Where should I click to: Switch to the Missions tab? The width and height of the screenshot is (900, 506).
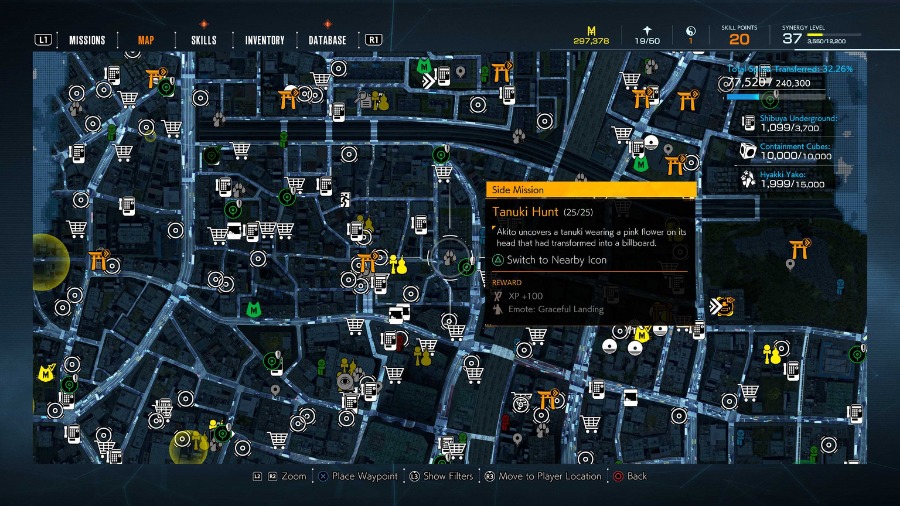point(87,40)
